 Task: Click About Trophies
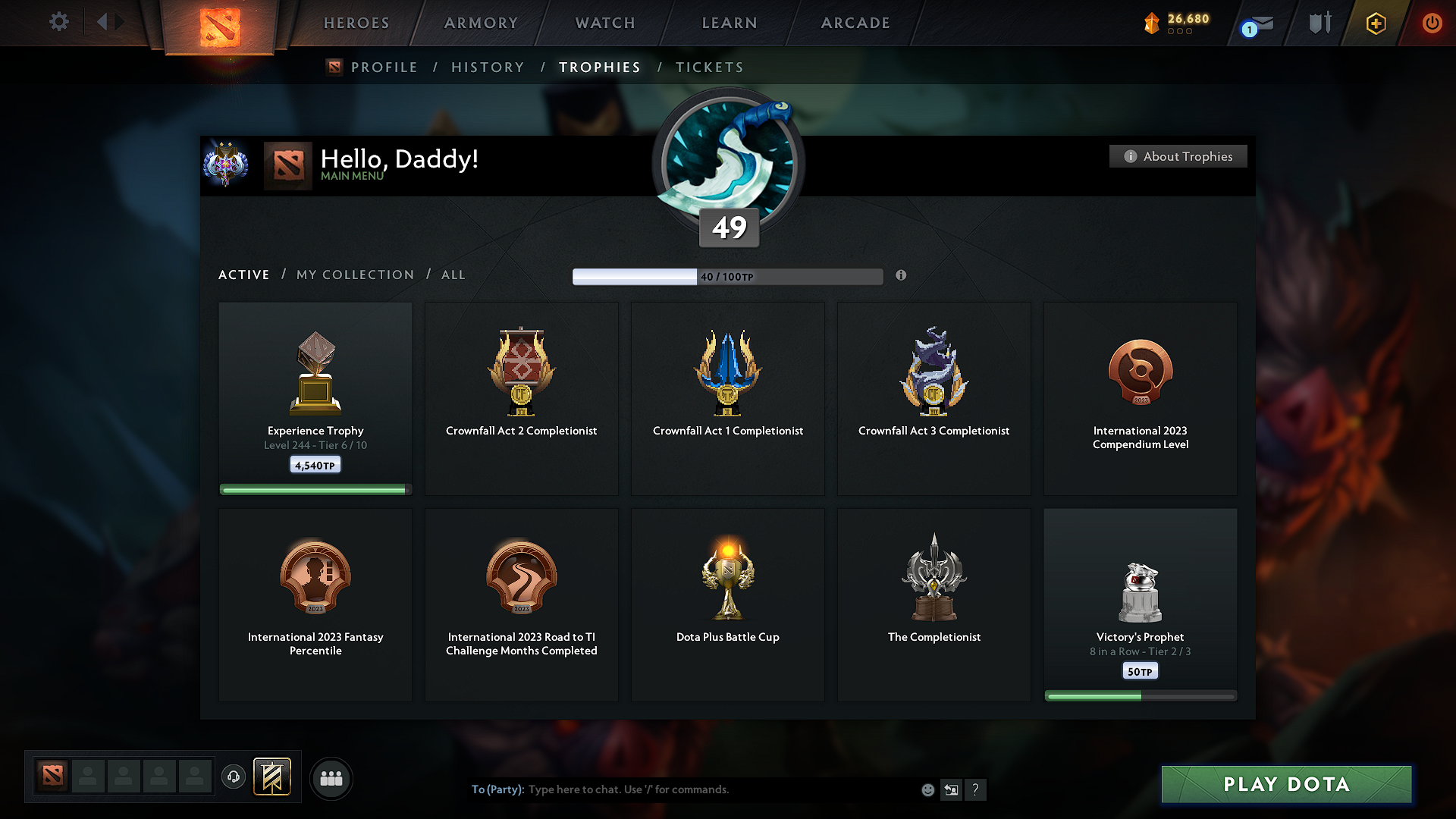pyautogui.click(x=1178, y=156)
